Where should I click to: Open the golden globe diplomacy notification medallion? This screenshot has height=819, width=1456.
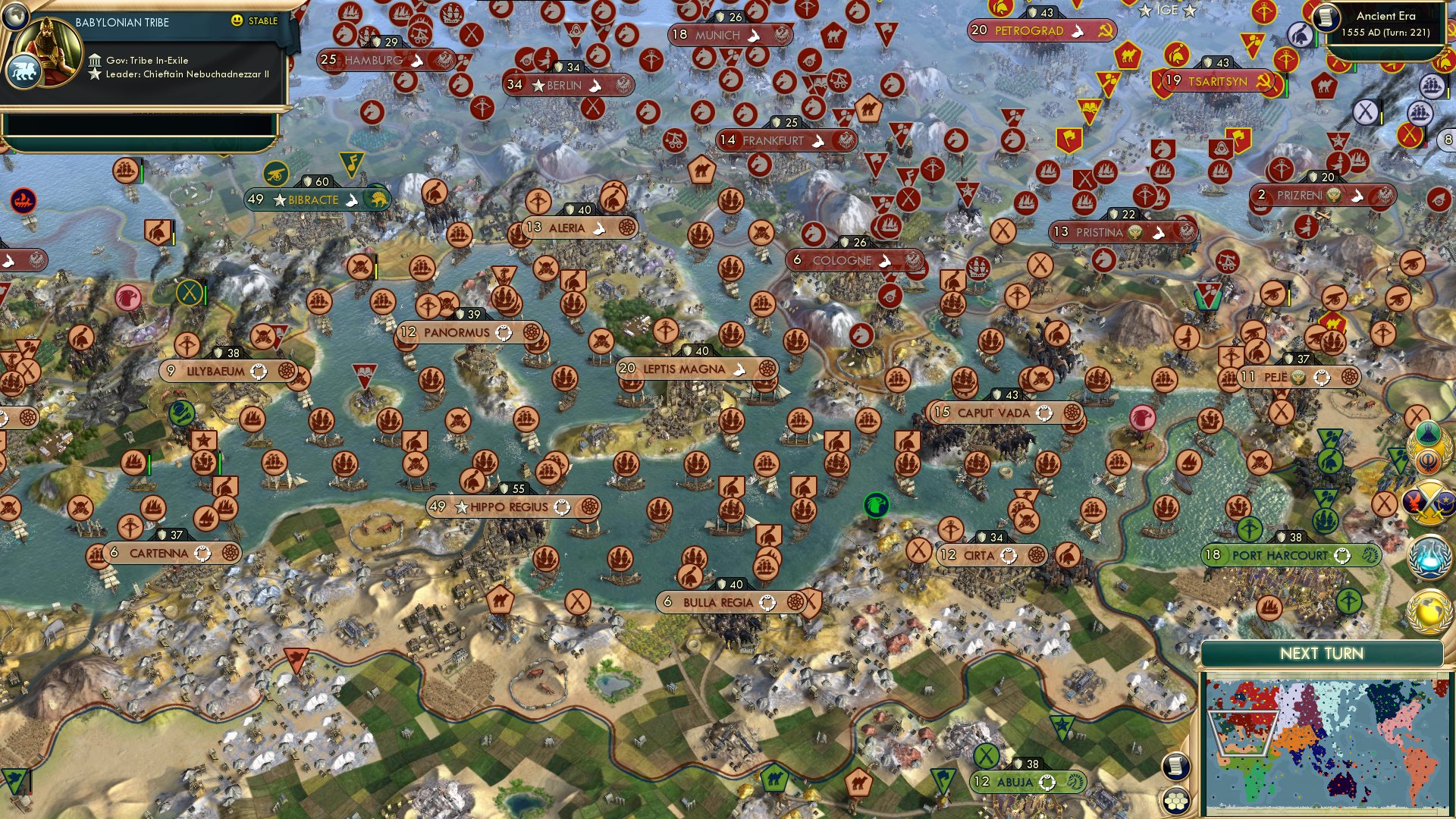1429,611
